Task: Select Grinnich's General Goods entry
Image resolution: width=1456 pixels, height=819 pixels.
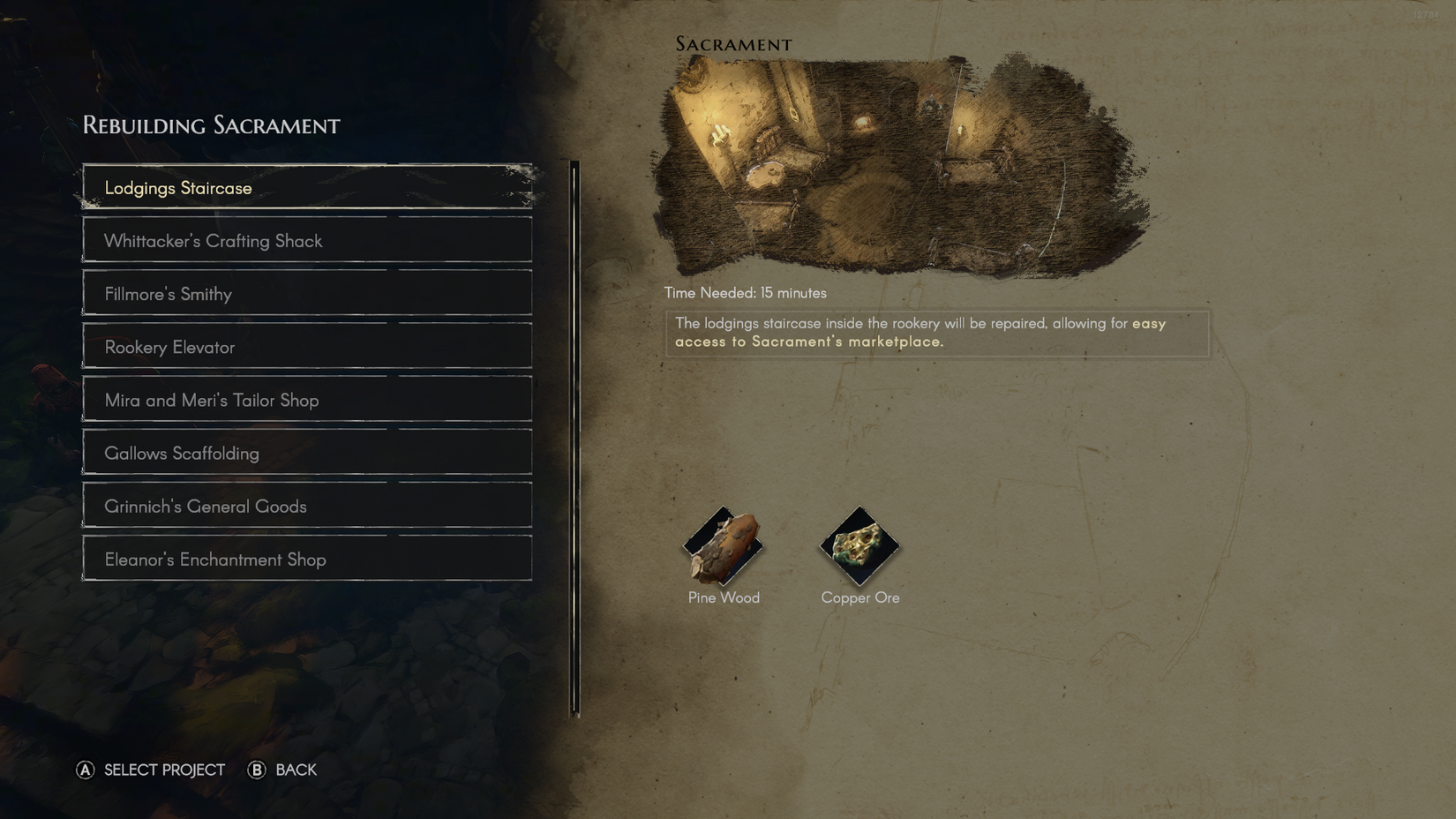Action: (307, 505)
